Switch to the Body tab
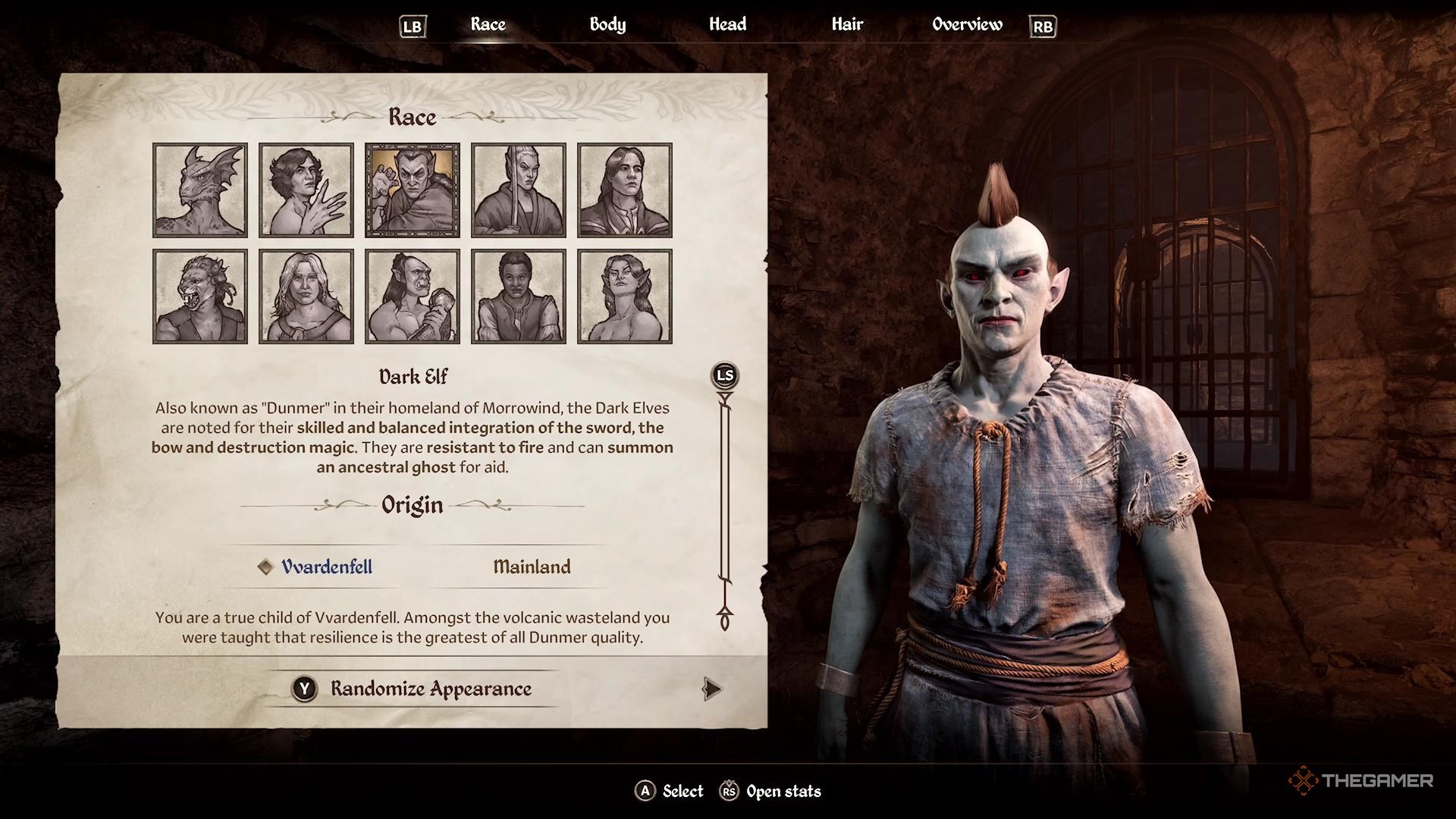 [x=607, y=24]
